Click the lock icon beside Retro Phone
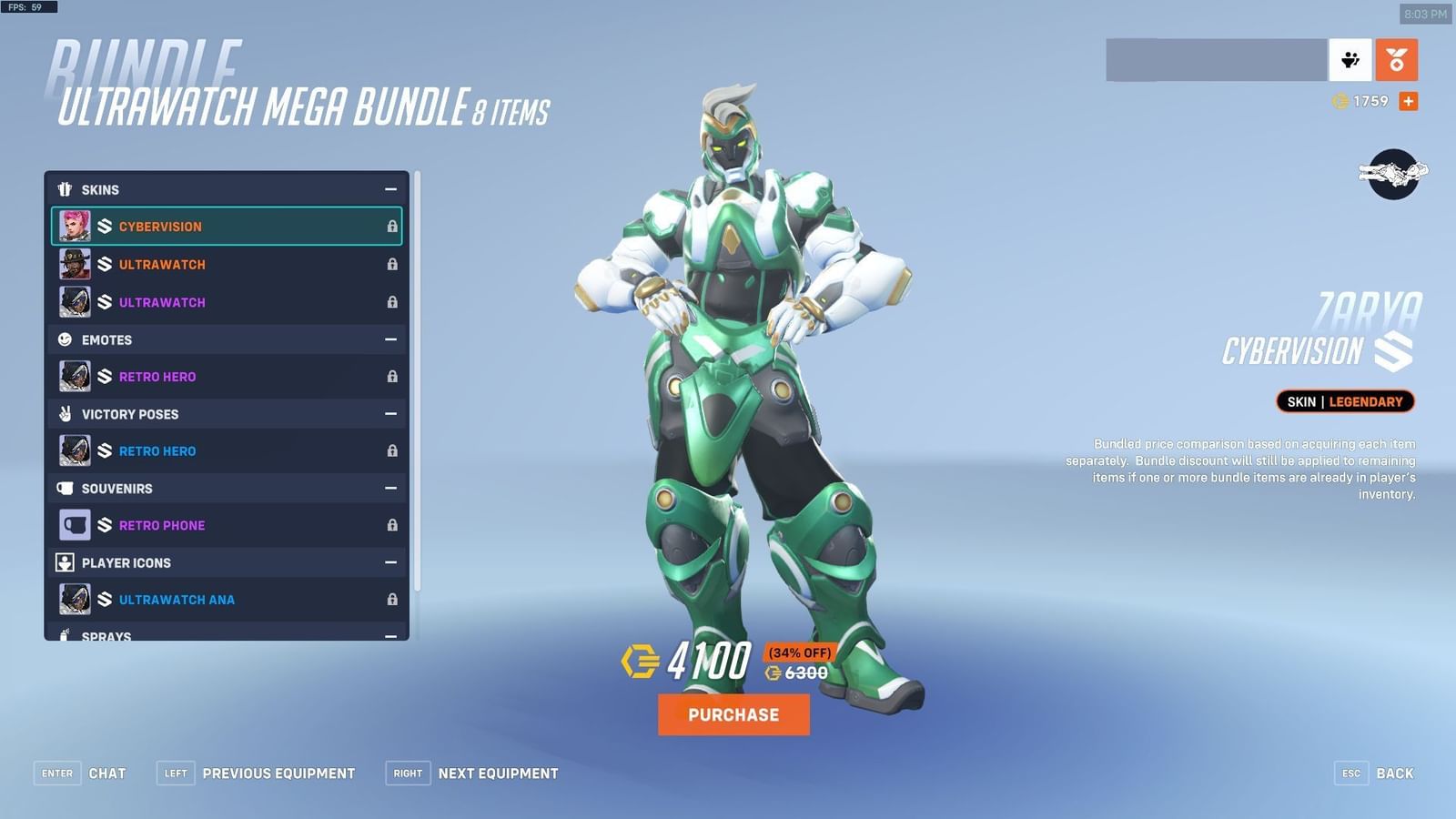 coord(391,525)
